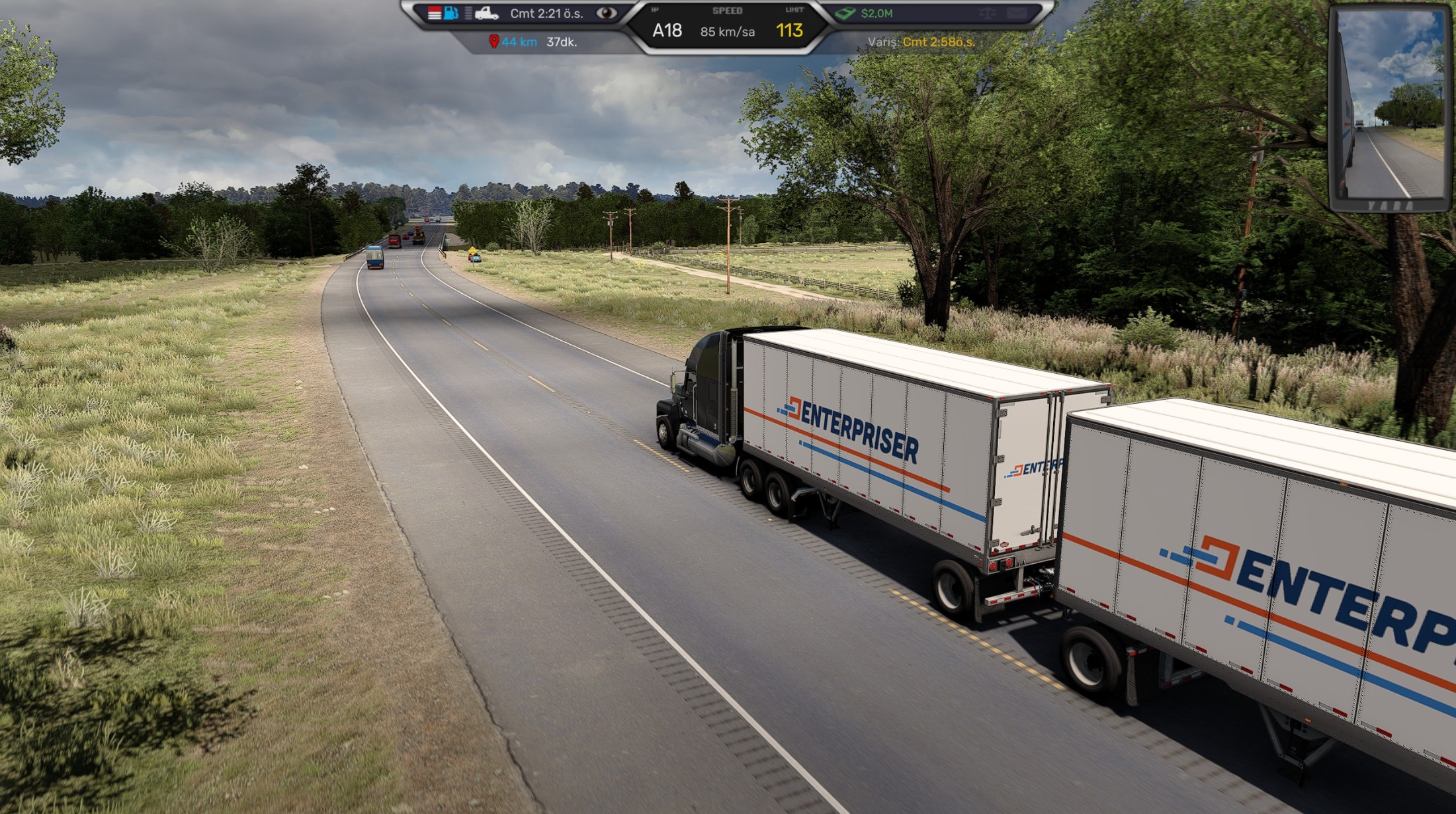Open the green cash money icon
Viewport: 1456px width, 814px height.
(x=845, y=13)
